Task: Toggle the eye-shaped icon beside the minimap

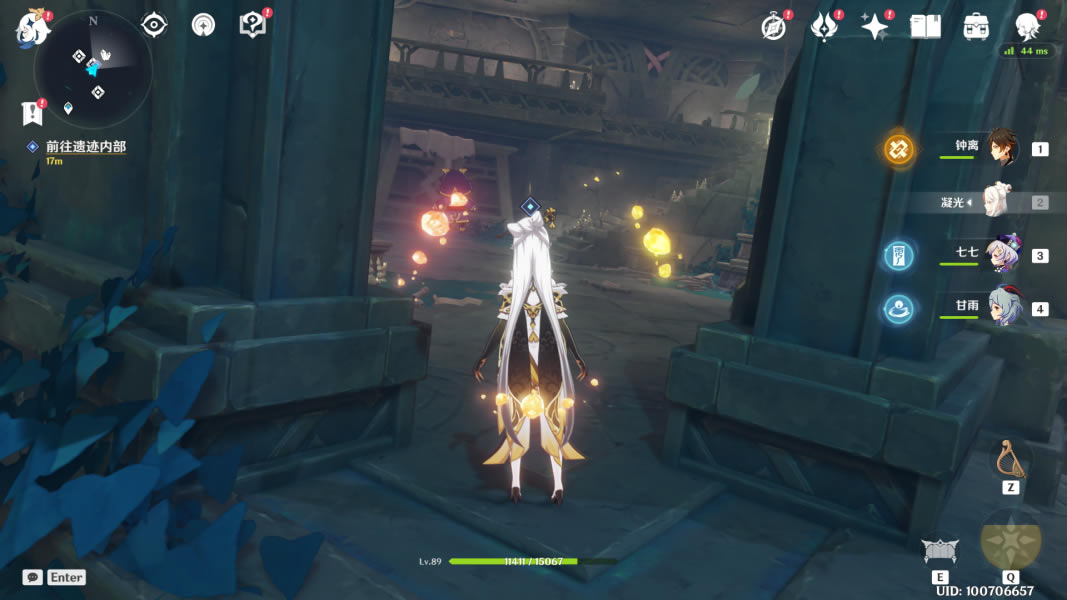Action: 154,25
